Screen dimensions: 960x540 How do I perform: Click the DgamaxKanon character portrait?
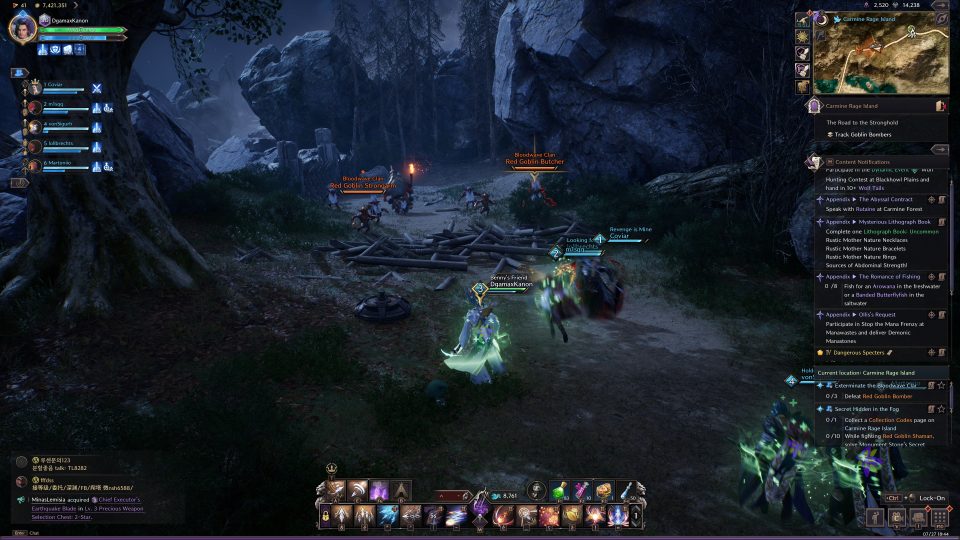(x=22, y=29)
